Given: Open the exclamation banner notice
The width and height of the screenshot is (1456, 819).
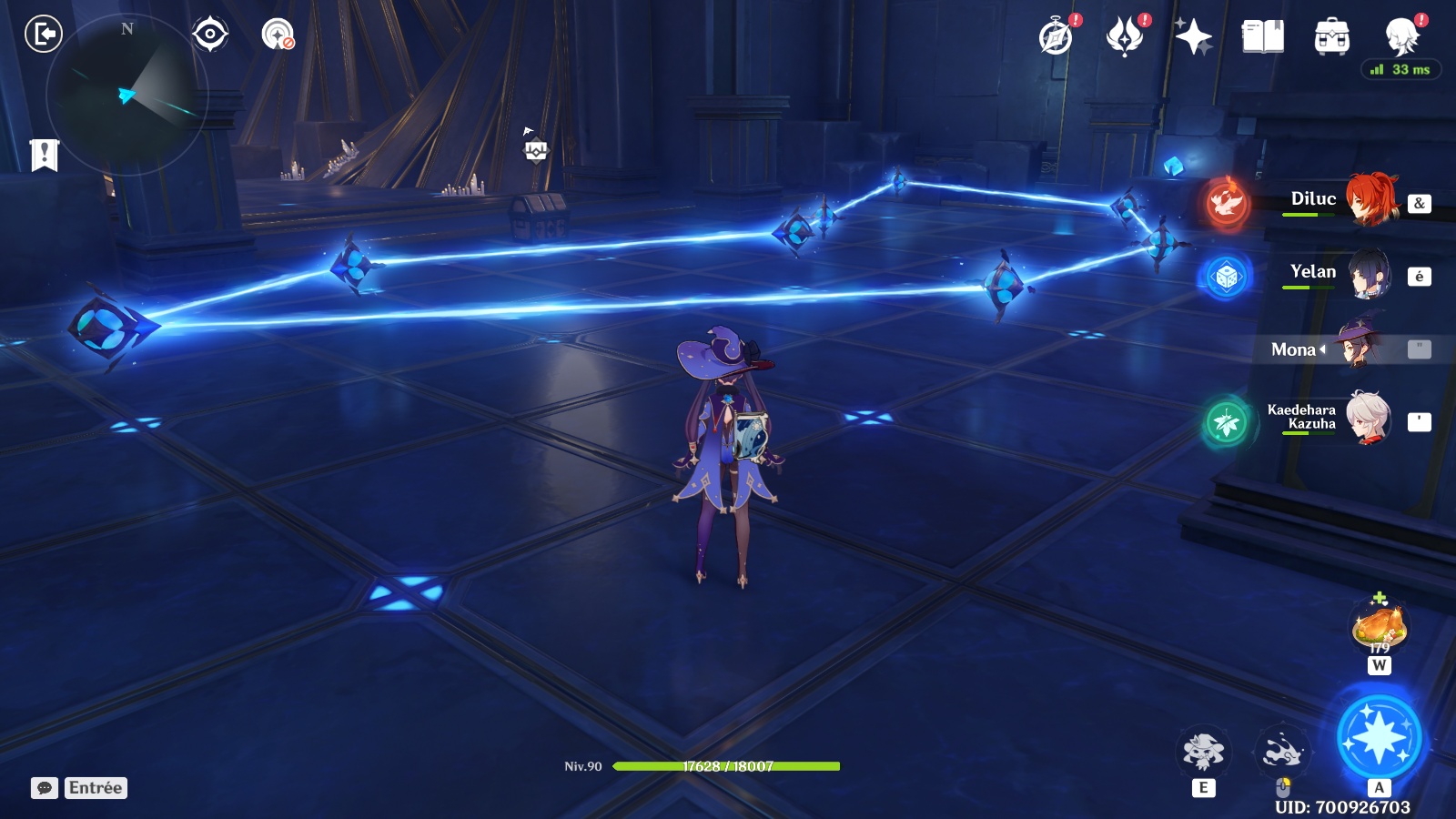Looking at the screenshot, I should [44, 155].
